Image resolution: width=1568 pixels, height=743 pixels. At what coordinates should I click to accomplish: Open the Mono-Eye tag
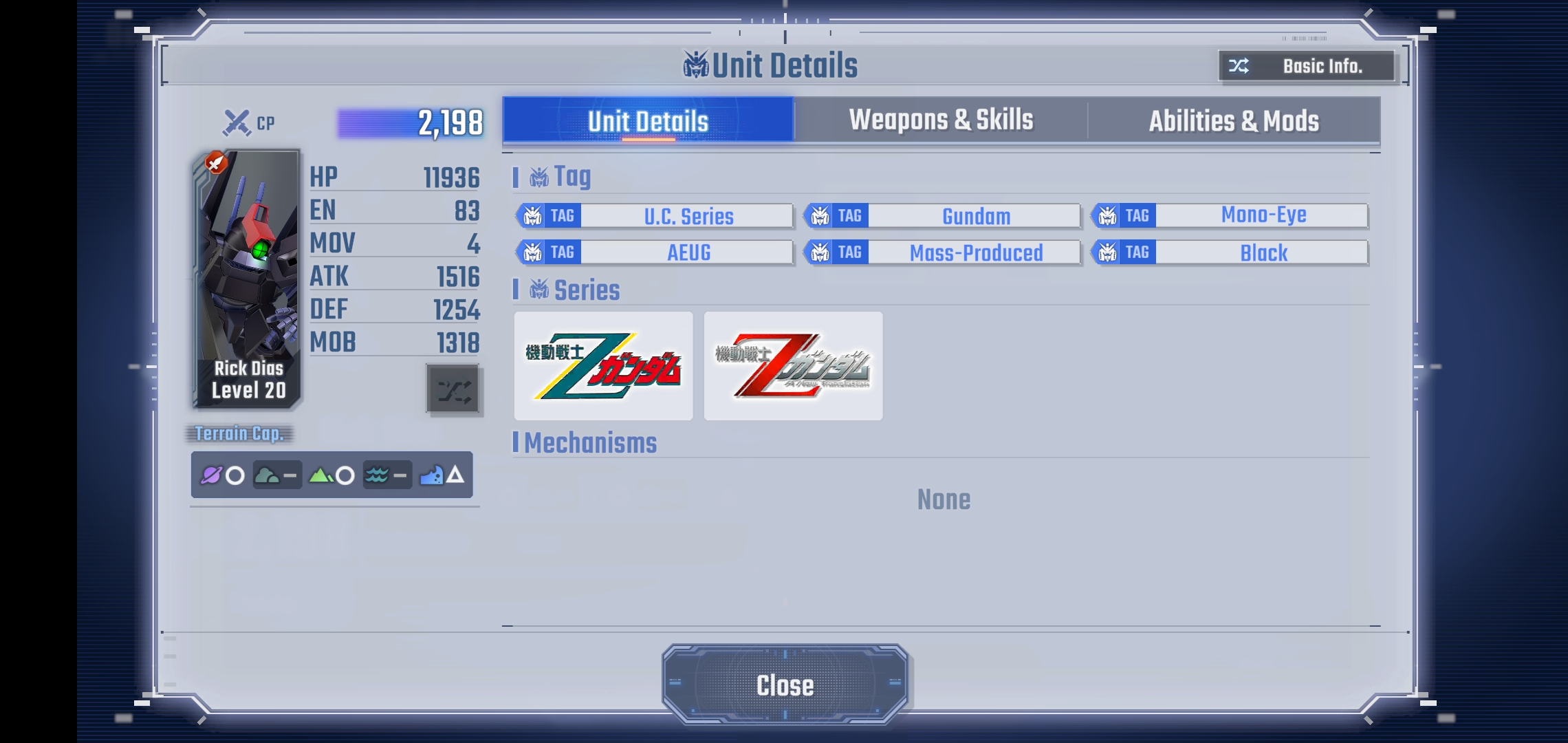1230,215
